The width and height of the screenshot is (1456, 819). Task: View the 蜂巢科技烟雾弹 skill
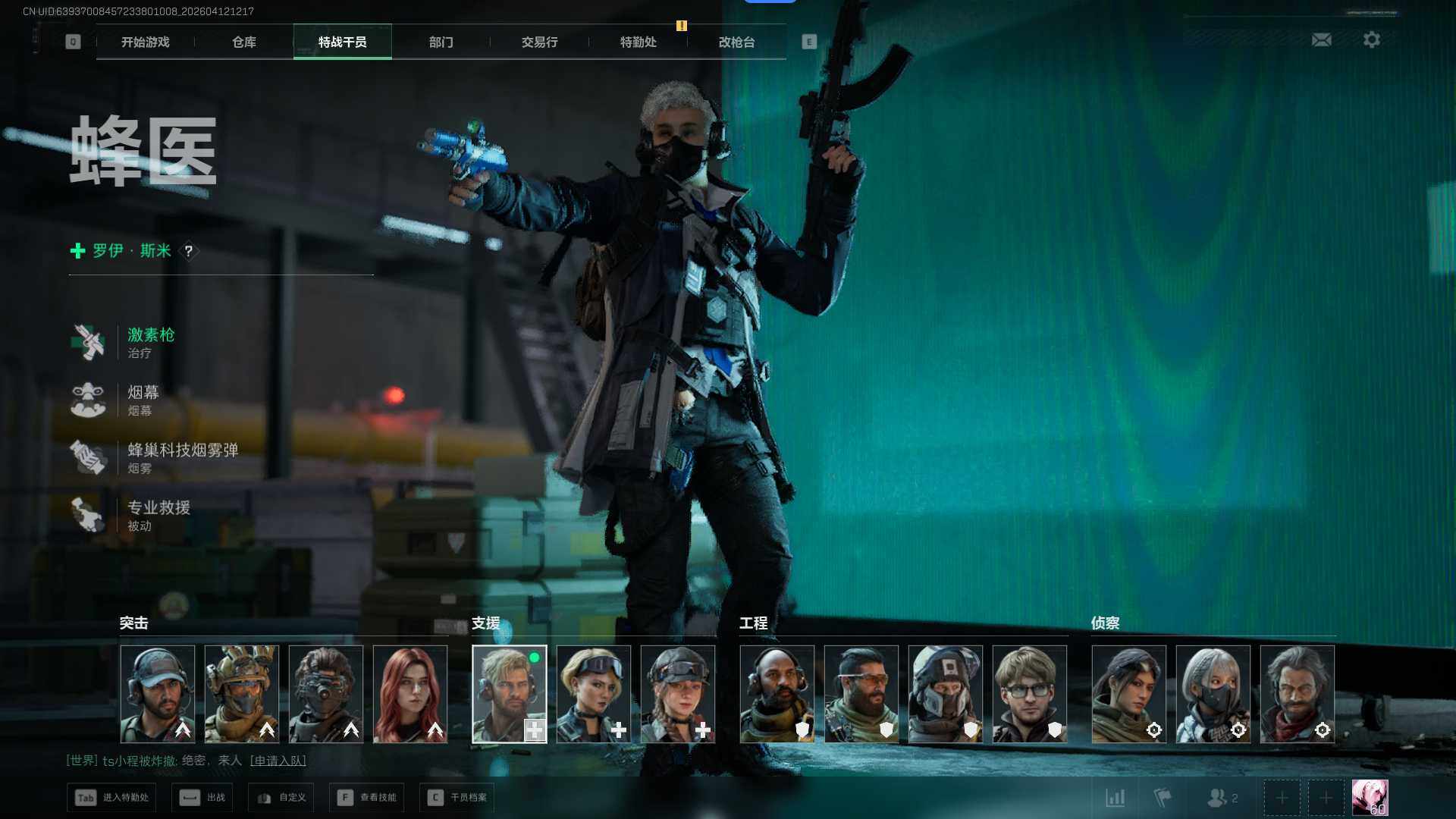coord(182,457)
